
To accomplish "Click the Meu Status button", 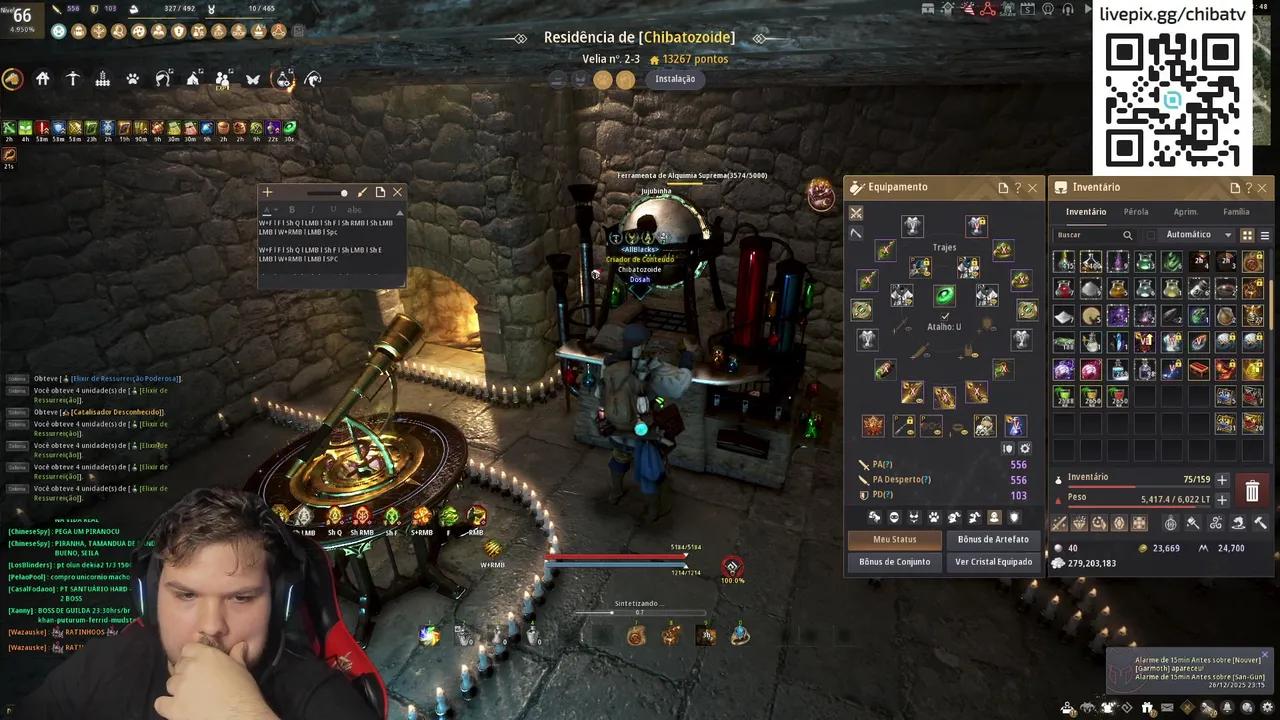I will [x=894, y=540].
